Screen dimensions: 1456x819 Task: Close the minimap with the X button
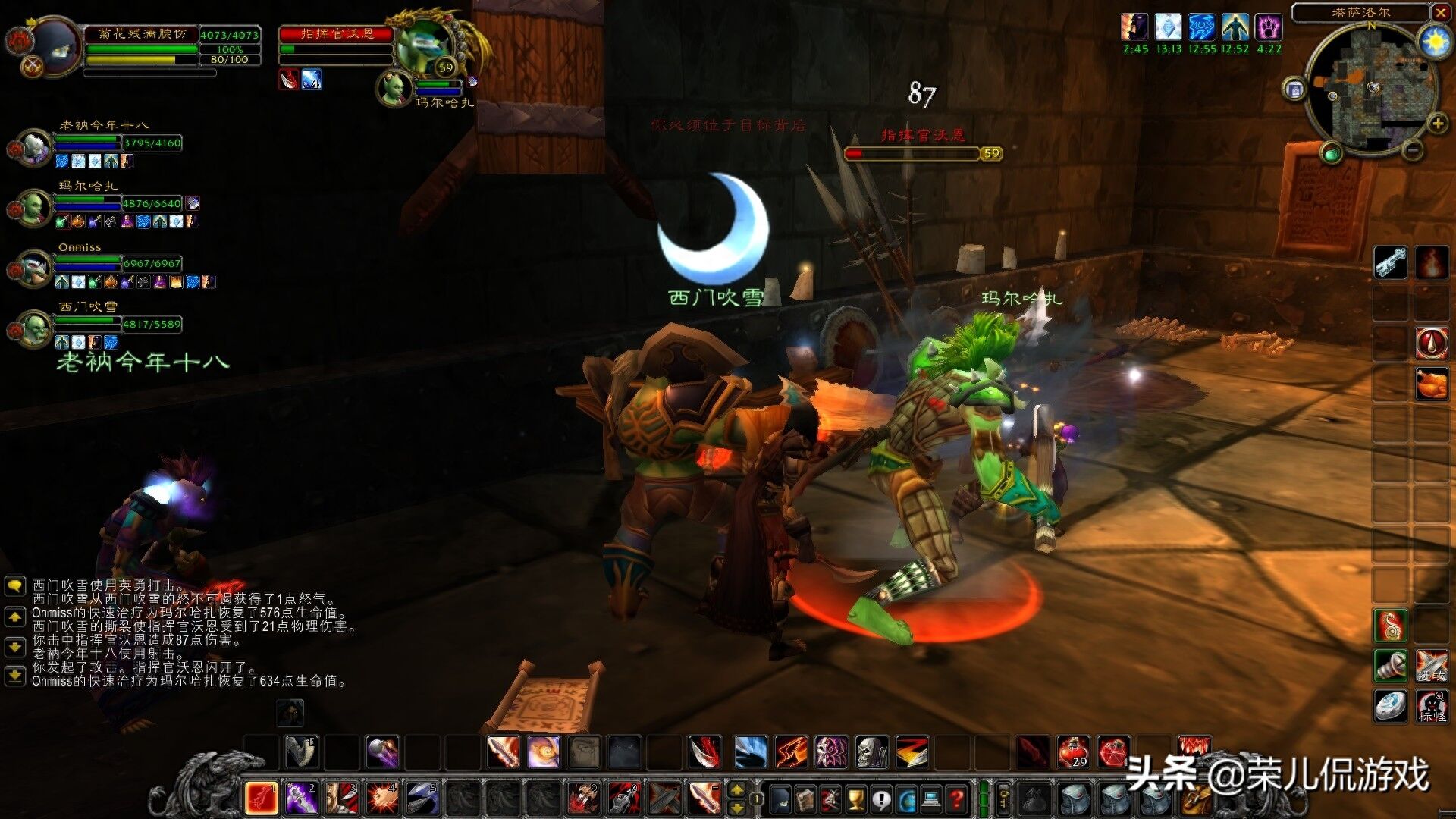click(1441, 12)
